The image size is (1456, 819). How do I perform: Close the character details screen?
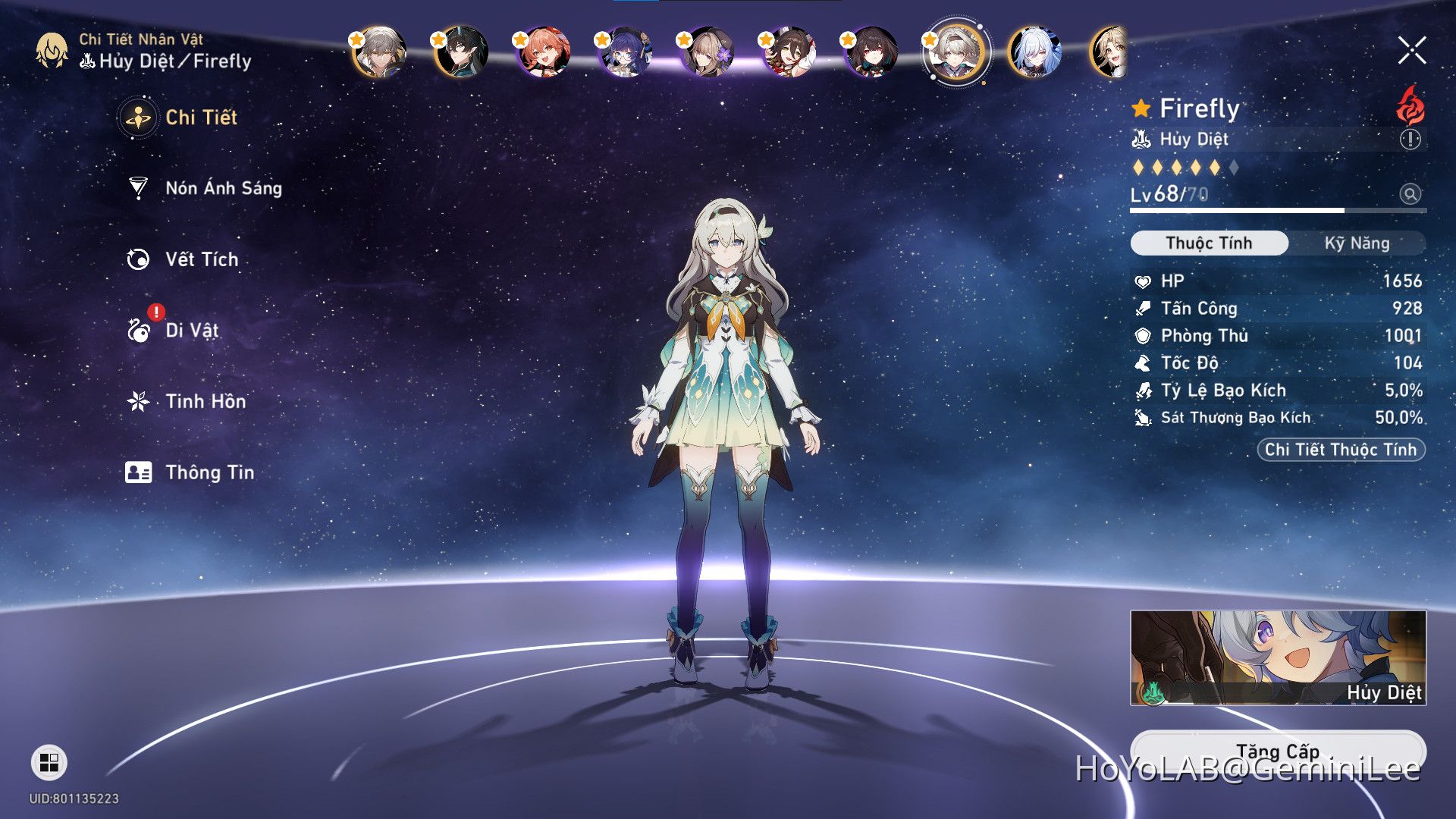click(1412, 51)
